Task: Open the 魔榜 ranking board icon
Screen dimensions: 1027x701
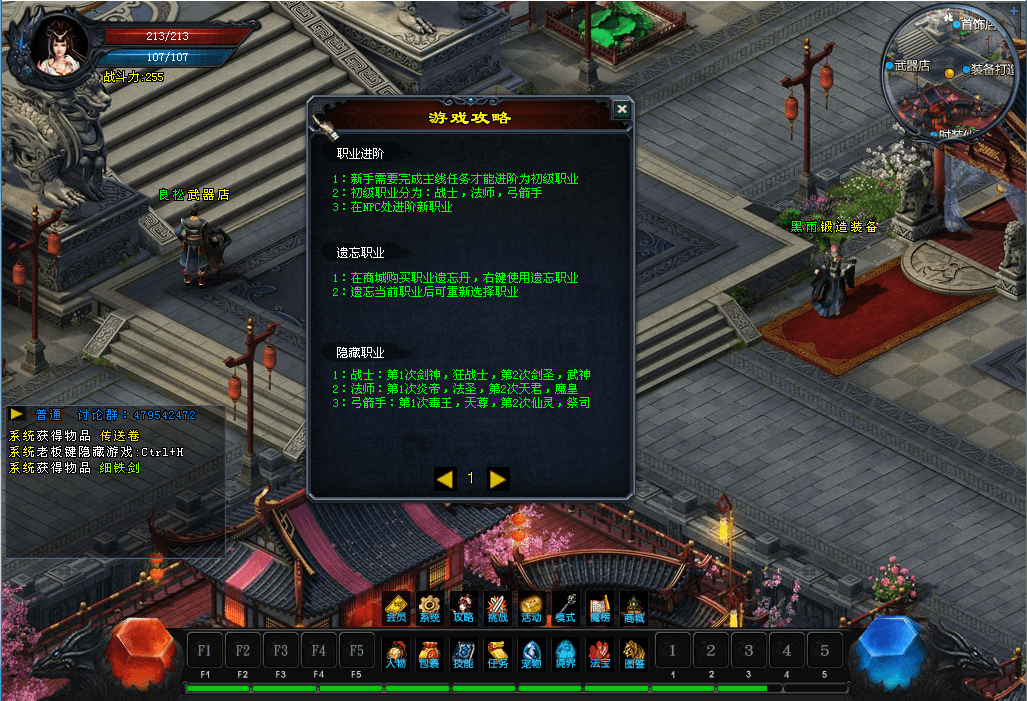Action: [599, 608]
